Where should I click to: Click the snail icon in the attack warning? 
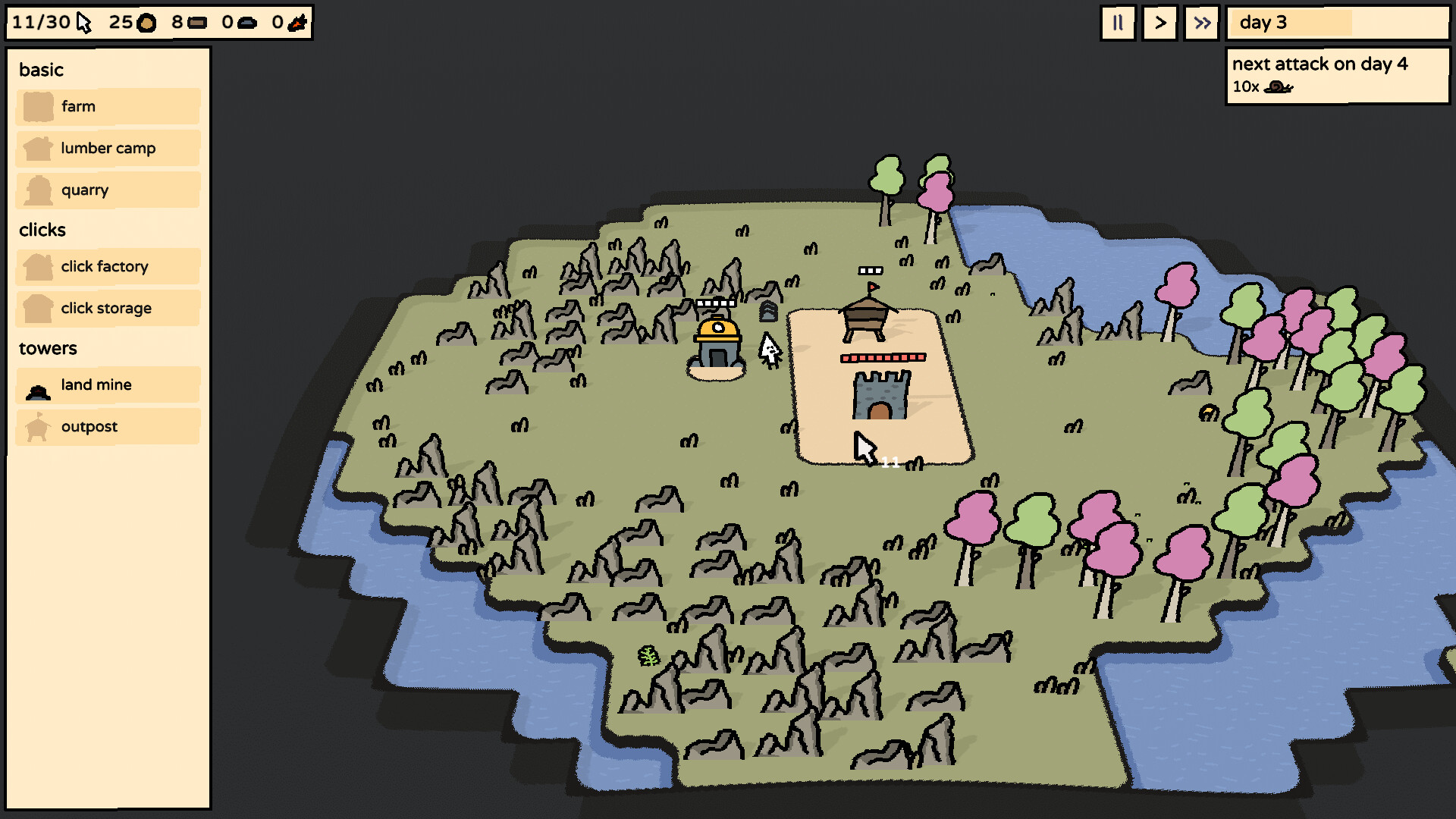point(1277,87)
